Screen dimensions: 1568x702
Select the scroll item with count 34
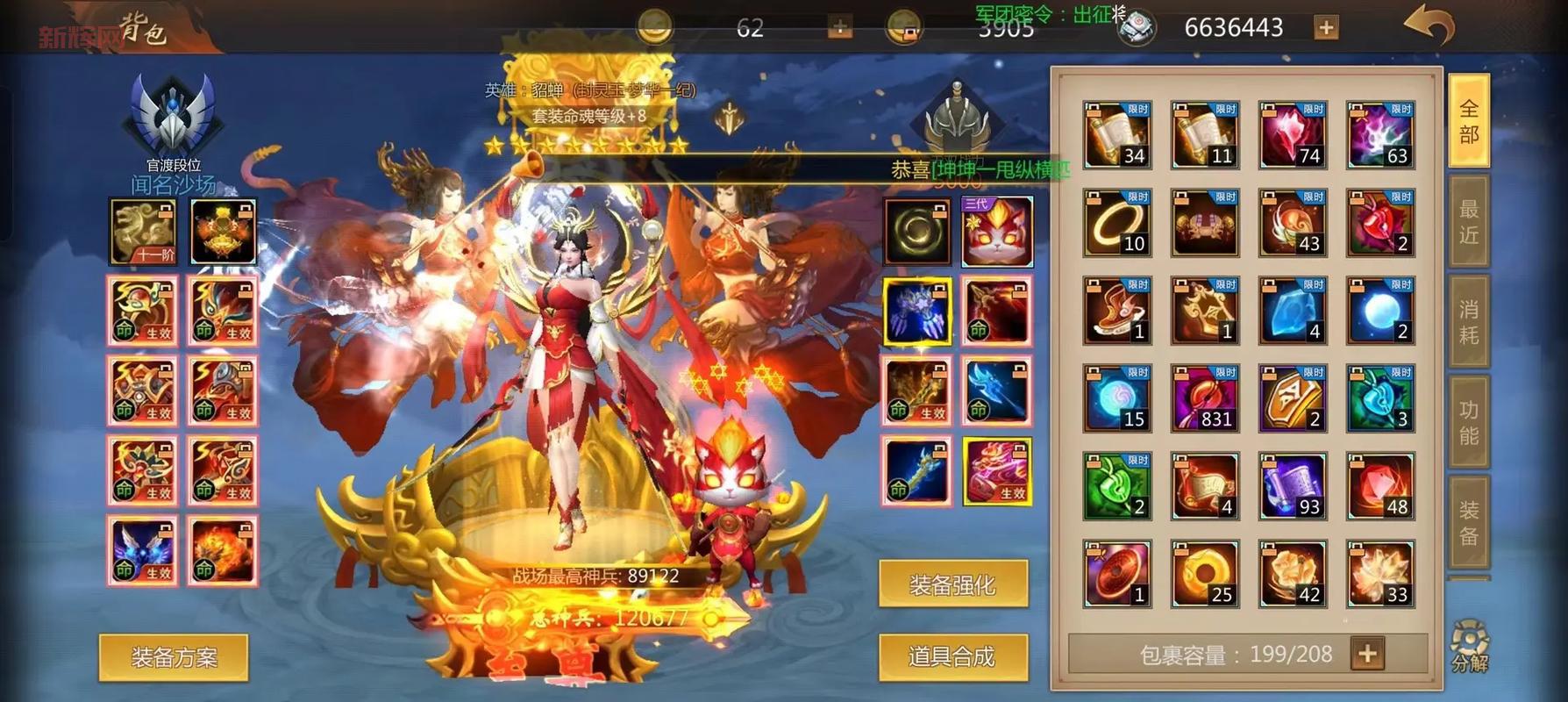point(1117,133)
